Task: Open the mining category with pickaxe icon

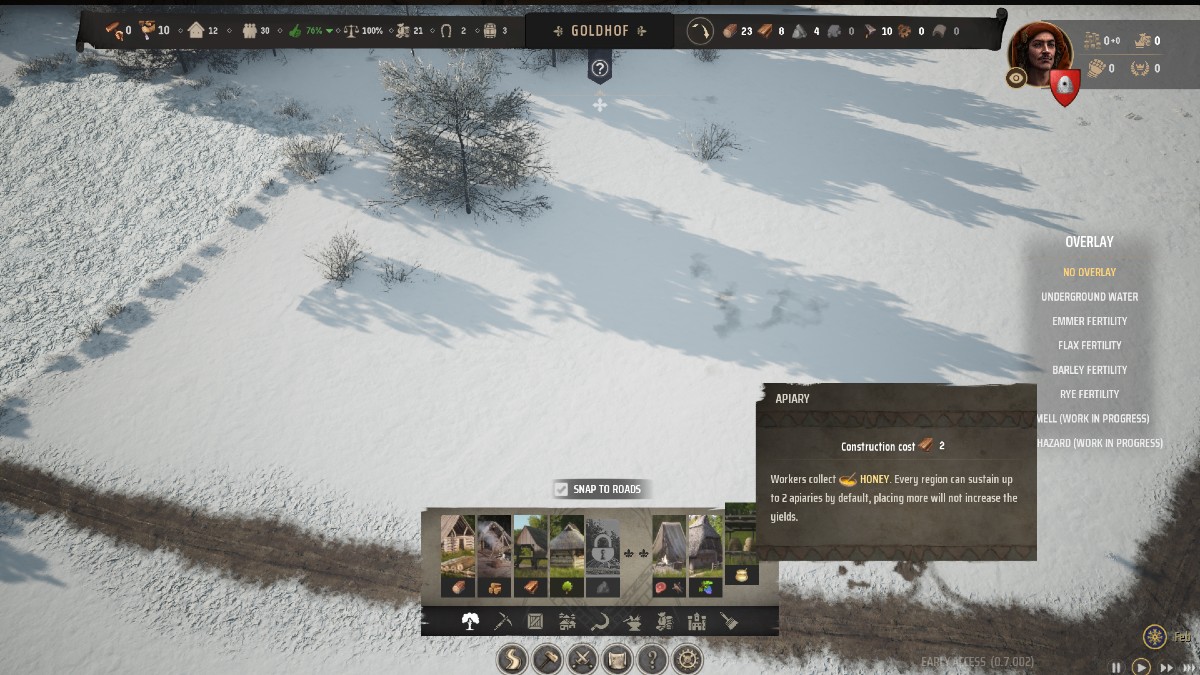Action: pyautogui.click(x=503, y=622)
